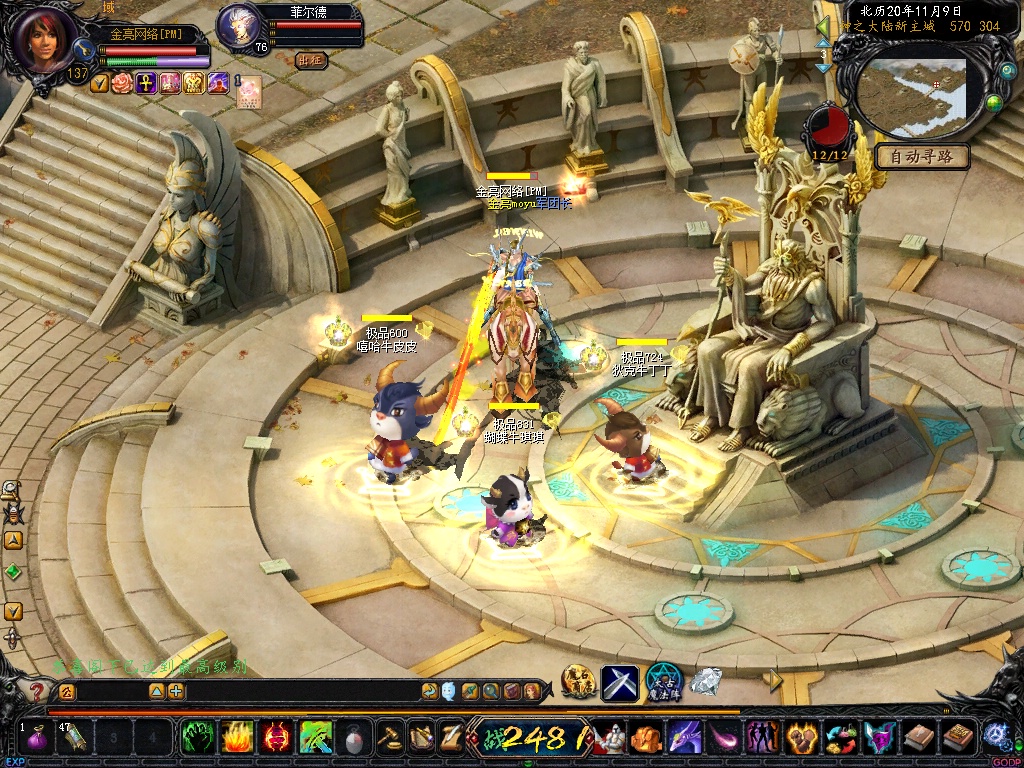Image resolution: width=1024 pixels, height=768 pixels.
Task: Click the gavel hammer icon on hotbar
Action: click(x=390, y=738)
